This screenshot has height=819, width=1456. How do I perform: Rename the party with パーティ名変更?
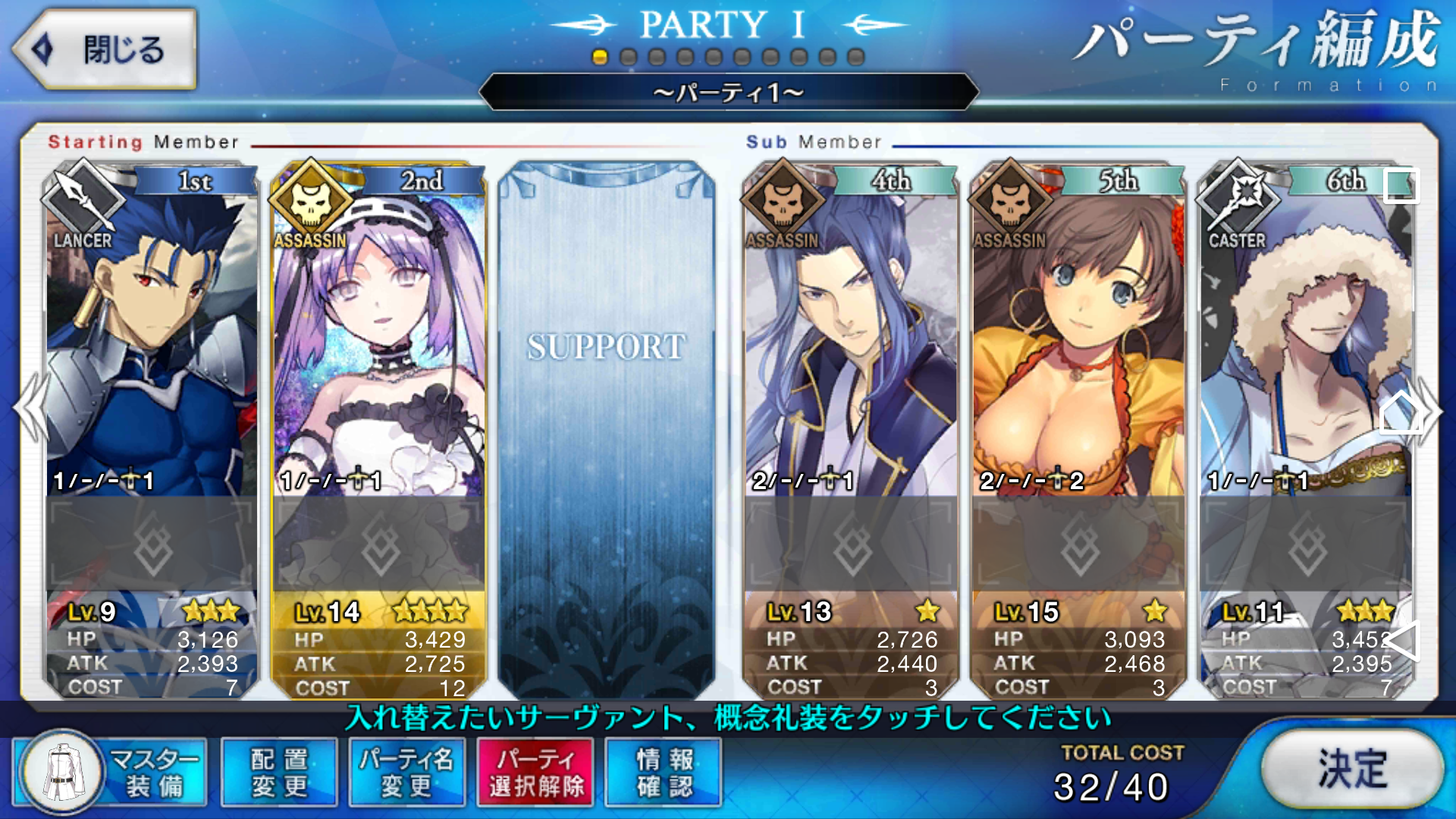(x=406, y=773)
